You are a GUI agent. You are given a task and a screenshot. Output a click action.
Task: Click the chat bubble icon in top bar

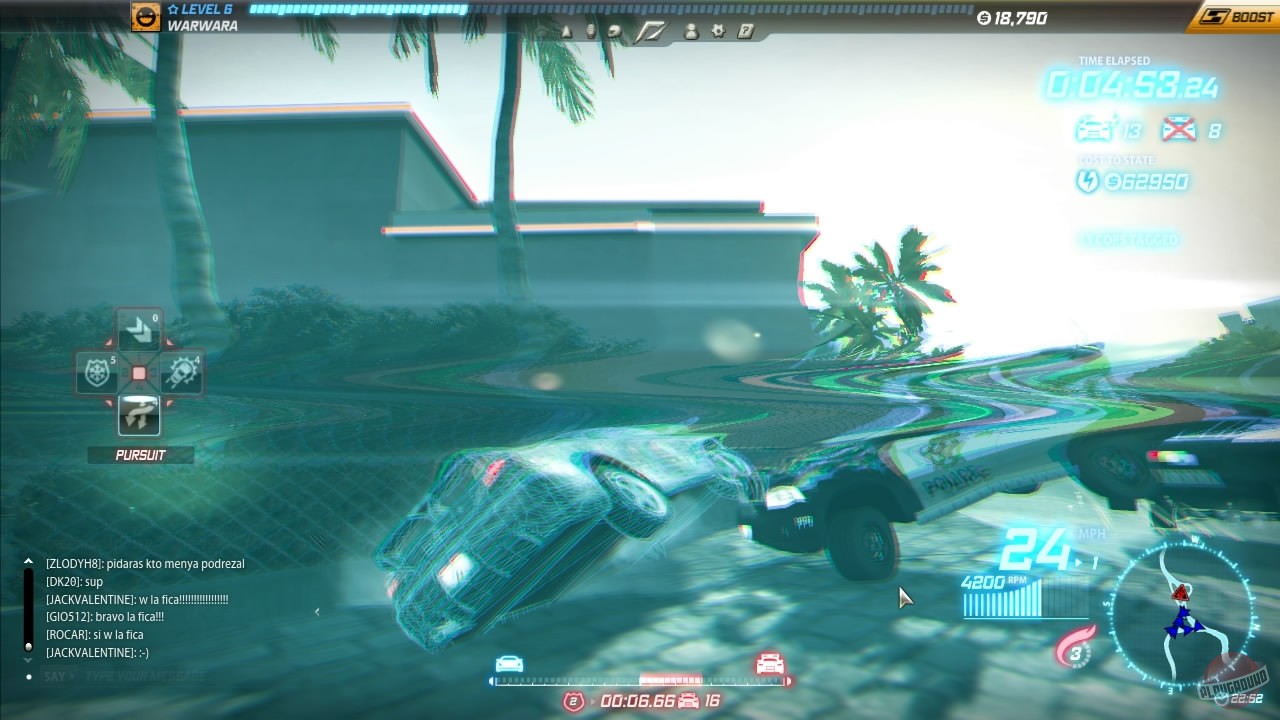pyautogui.click(x=613, y=31)
